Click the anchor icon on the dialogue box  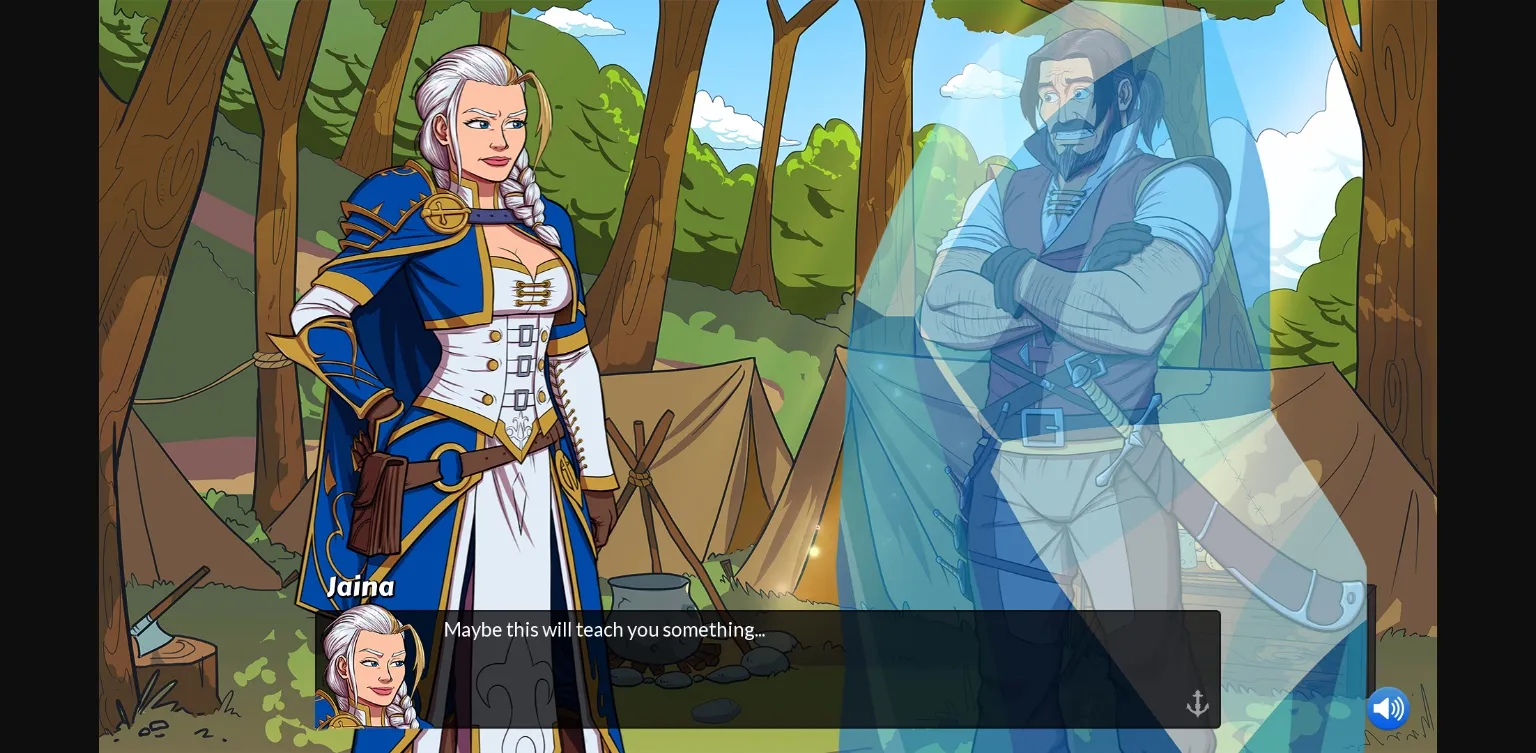pyautogui.click(x=1197, y=703)
